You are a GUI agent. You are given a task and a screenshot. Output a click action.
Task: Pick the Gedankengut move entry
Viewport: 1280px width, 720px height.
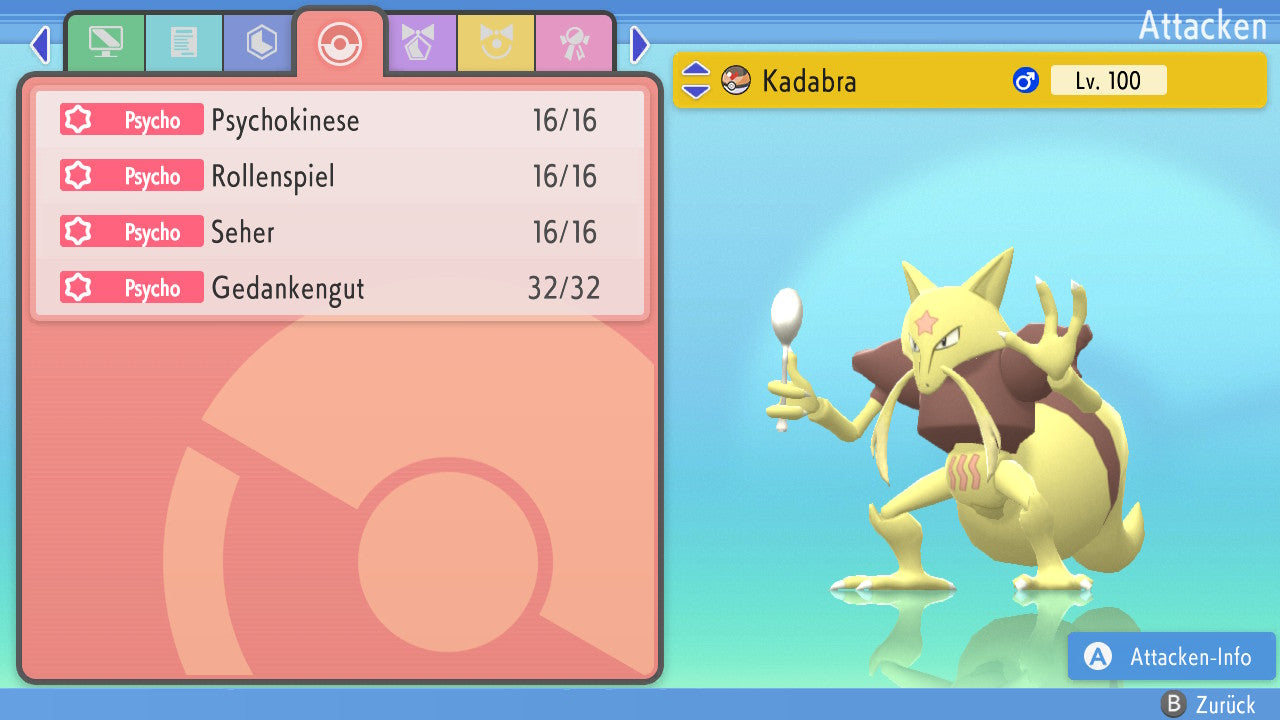click(340, 289)
